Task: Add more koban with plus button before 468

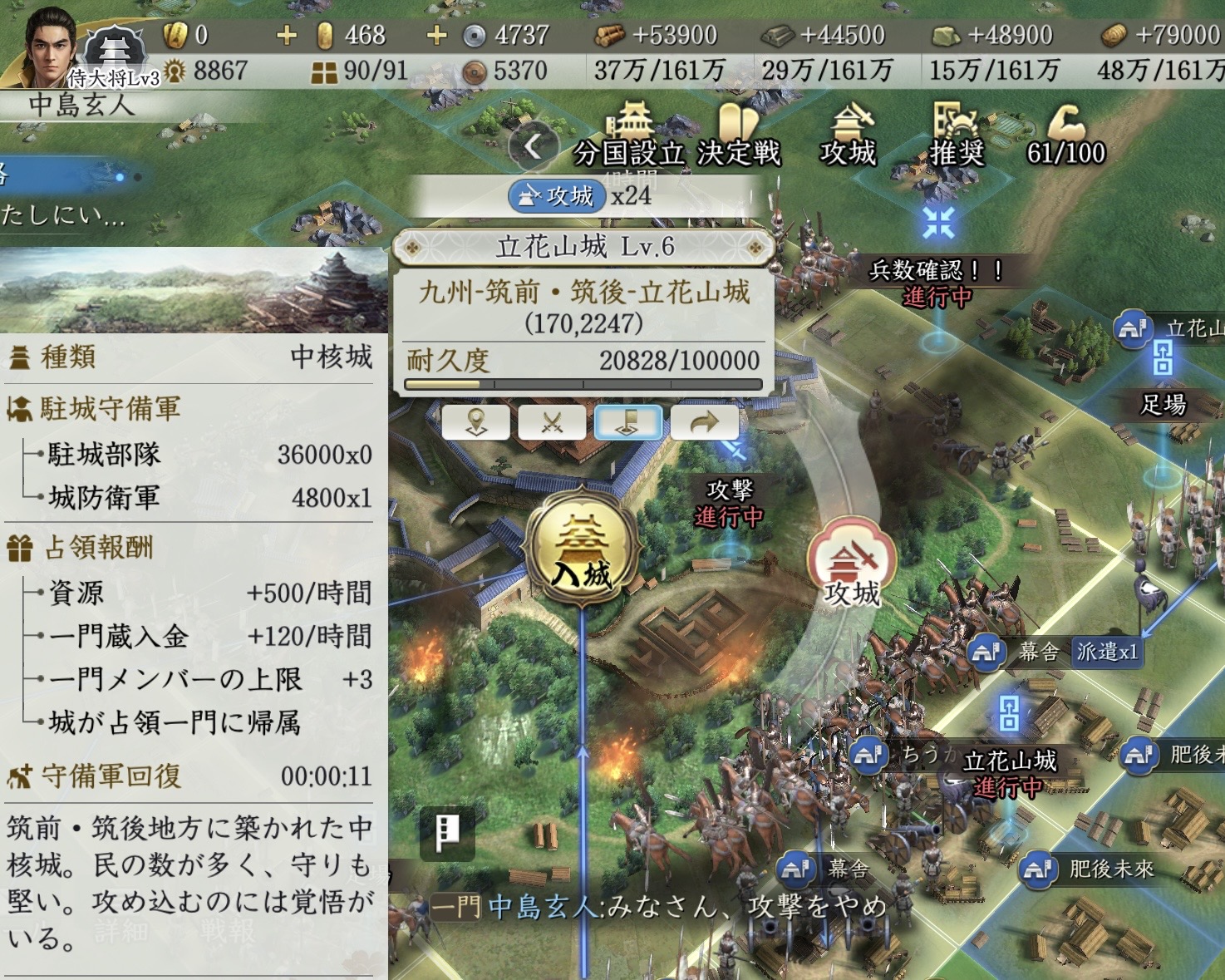Action: 287,35
